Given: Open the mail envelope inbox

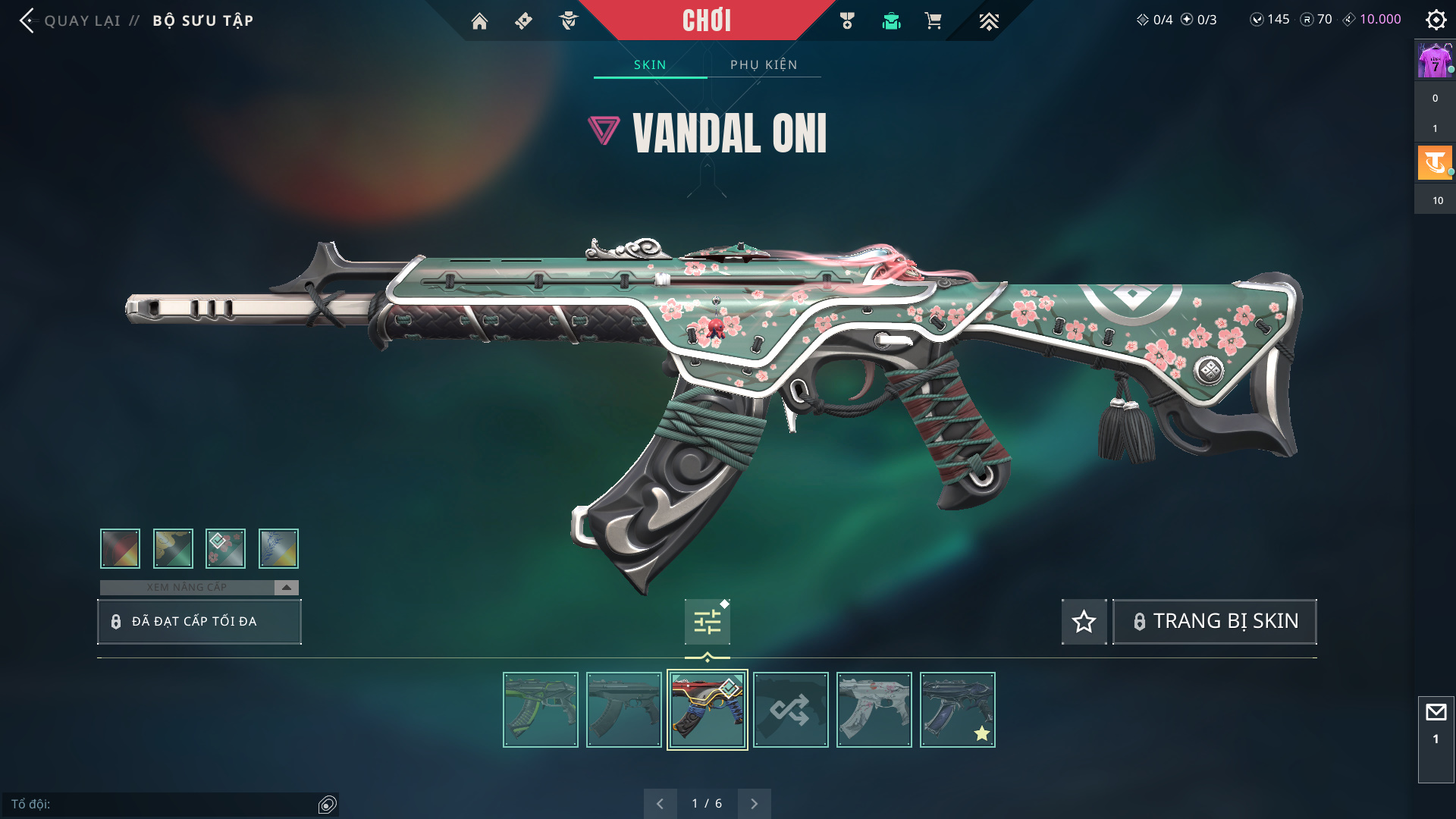Looking at the screenshot, I should click(1436, 713).
